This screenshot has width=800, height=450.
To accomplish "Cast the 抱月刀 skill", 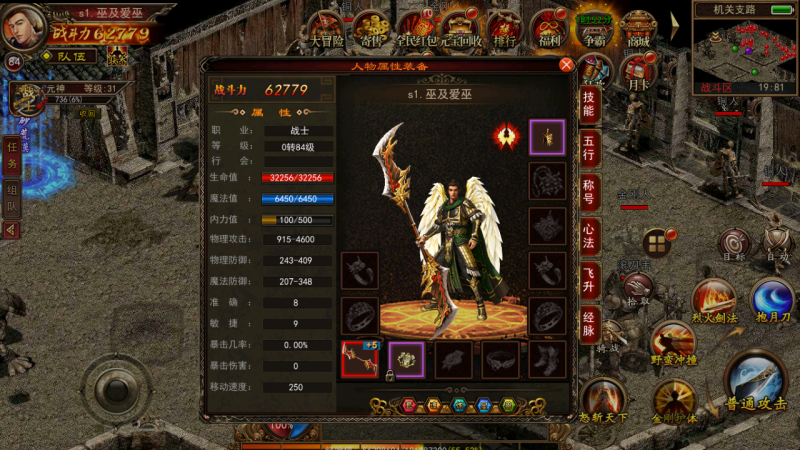I will click(772, 300).
